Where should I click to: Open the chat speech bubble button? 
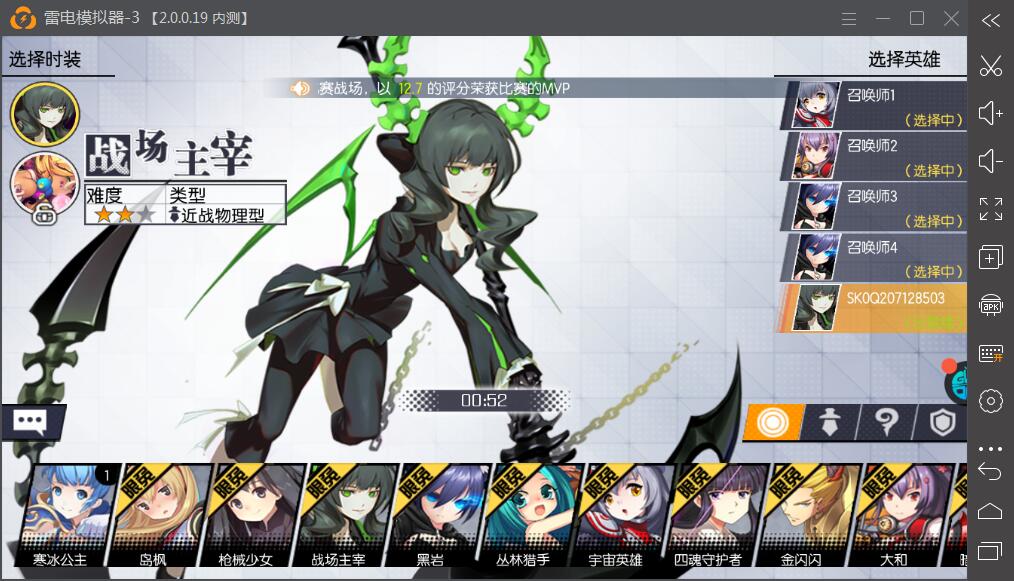32,422
